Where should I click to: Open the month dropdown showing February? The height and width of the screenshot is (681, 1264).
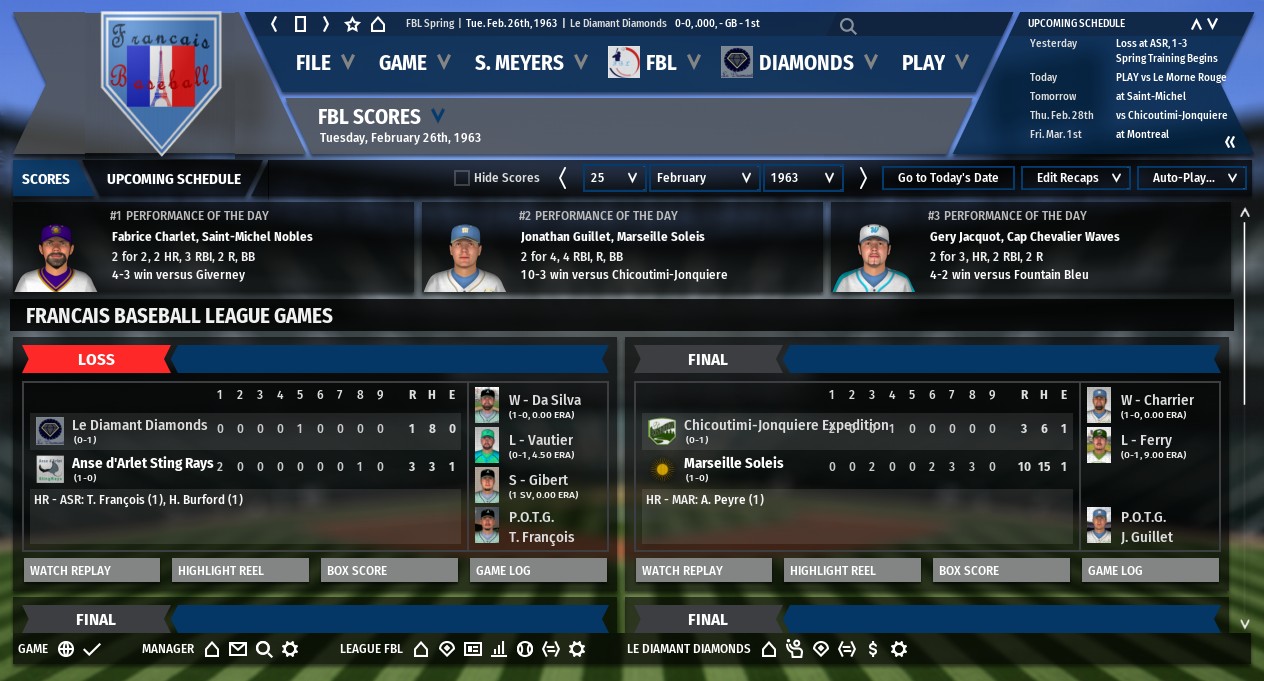coord(704,178)
